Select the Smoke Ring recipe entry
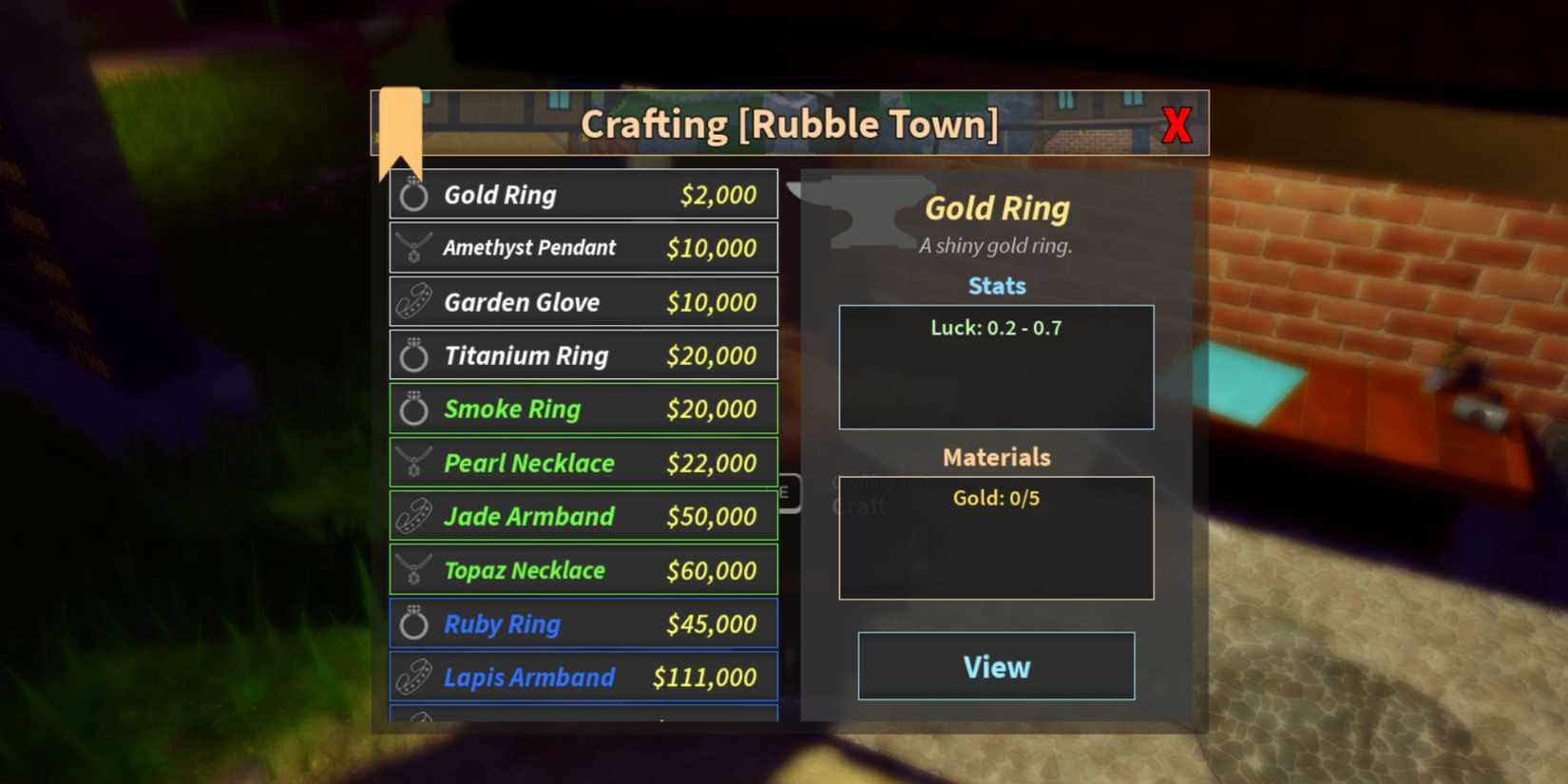The image size is (1568, 784). coord(583,409)
